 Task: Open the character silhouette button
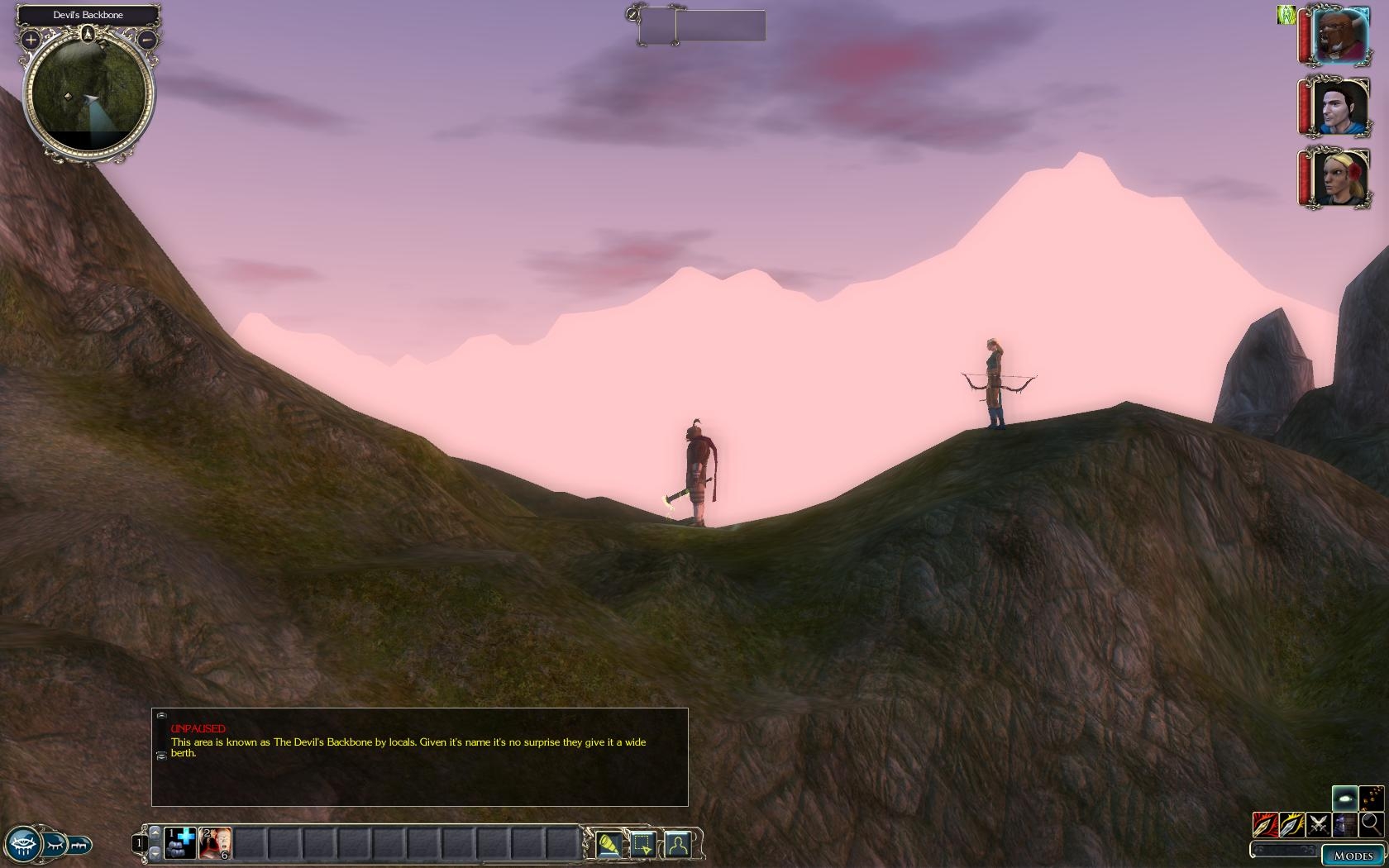click(677, 844)
